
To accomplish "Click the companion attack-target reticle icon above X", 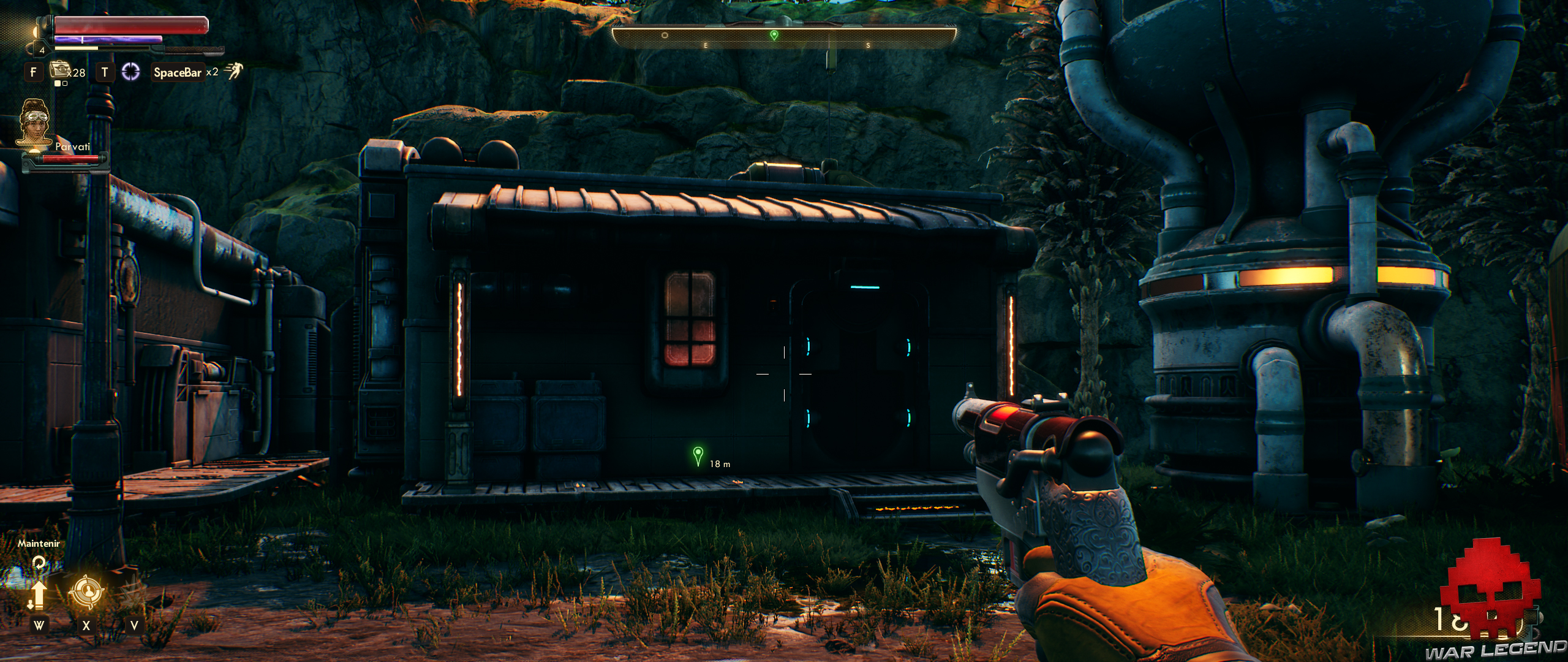I will (x=86, y=591).
